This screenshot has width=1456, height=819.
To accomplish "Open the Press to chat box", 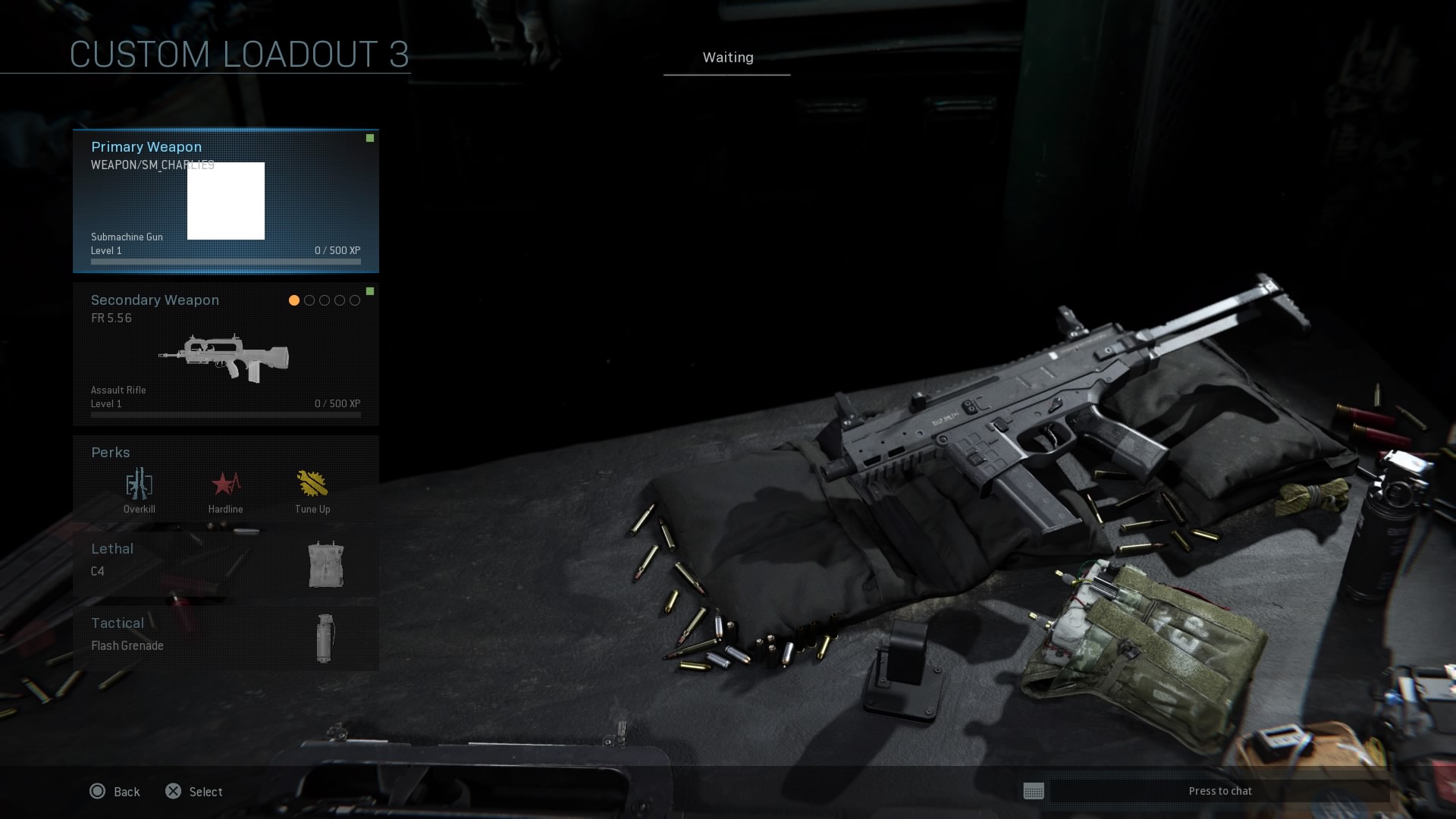I will point(1206,791).
